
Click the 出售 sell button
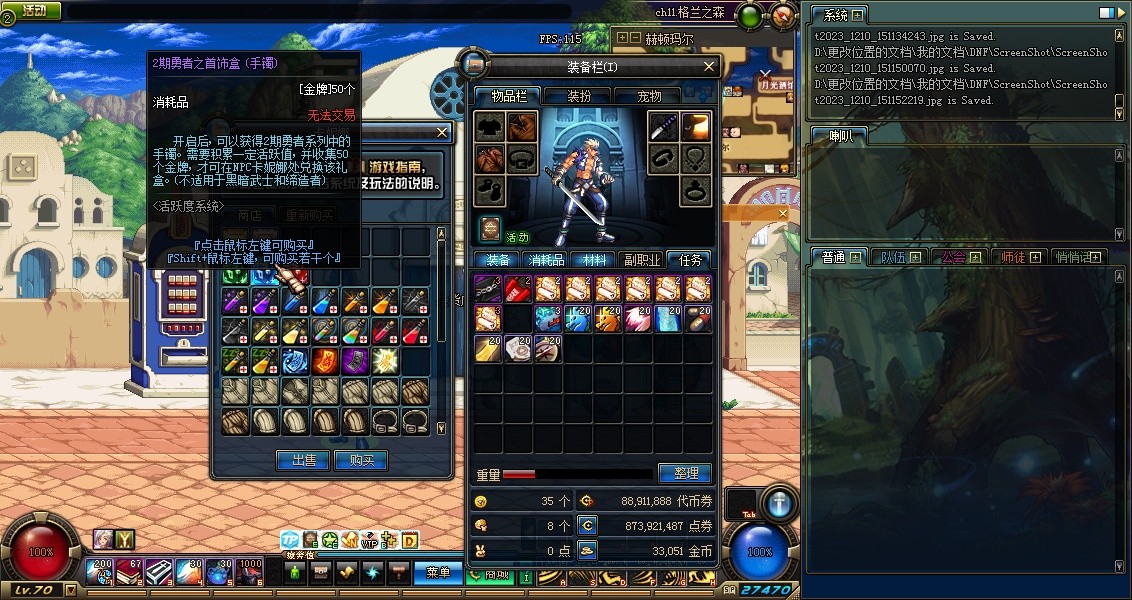tap(303, 460)
